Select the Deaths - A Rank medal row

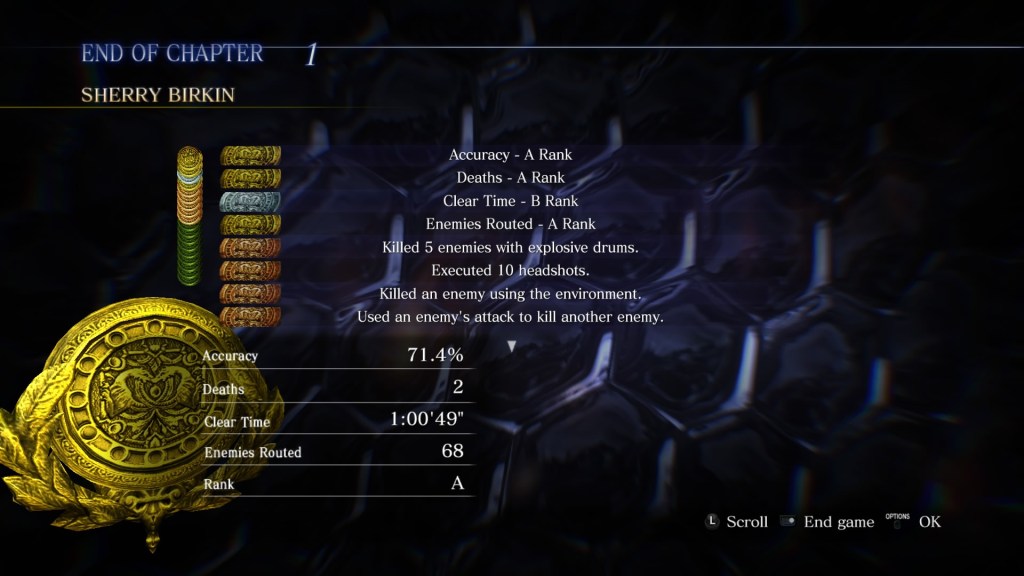pyautogui.click(x=510, y=178)
